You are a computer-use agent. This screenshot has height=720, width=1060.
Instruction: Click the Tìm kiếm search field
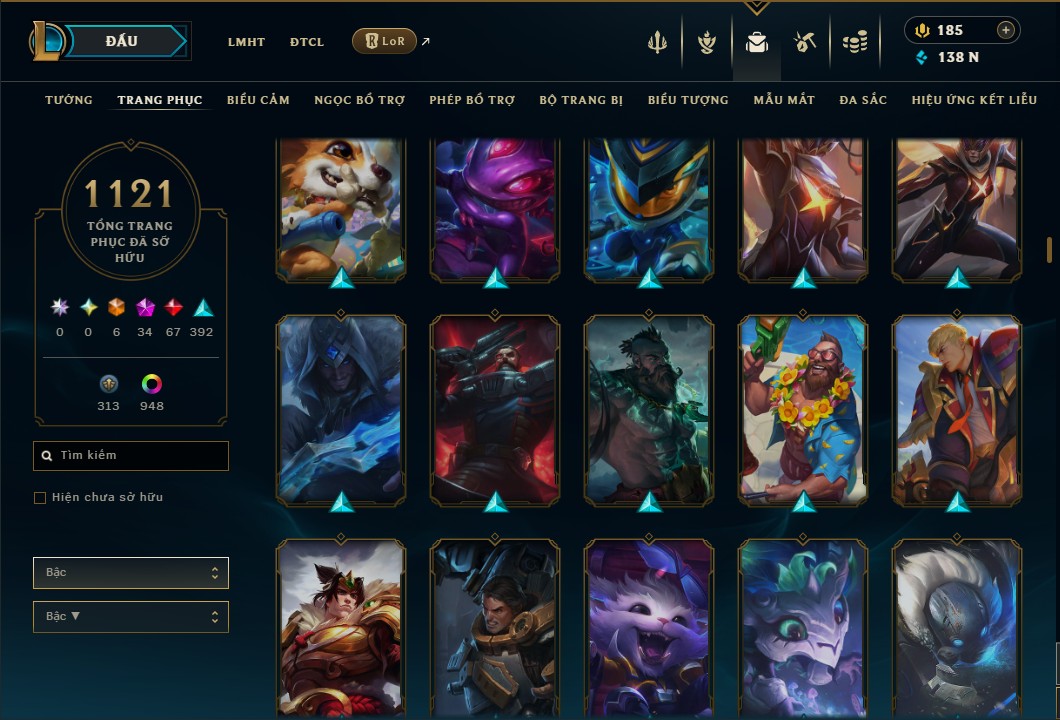pyautogui.click(x=131, y=456)
